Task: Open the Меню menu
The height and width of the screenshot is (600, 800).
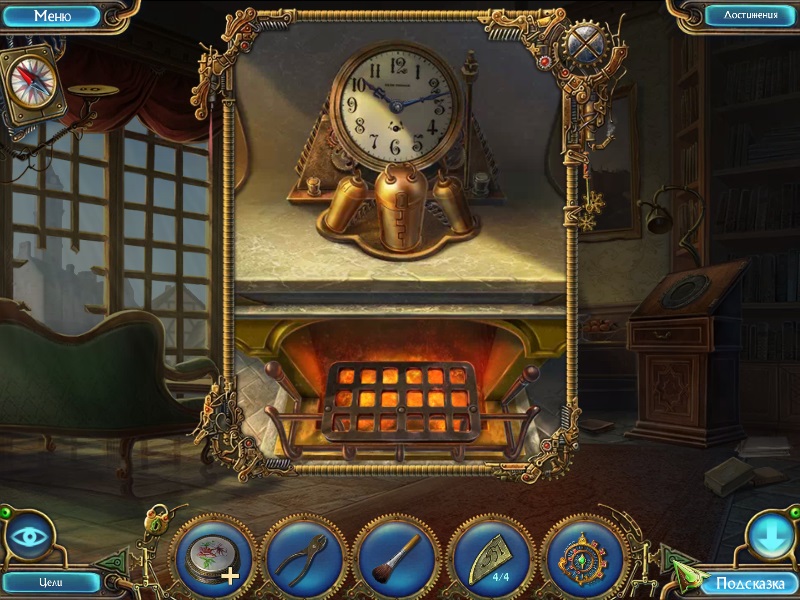Action: click(x=52, y=16)
